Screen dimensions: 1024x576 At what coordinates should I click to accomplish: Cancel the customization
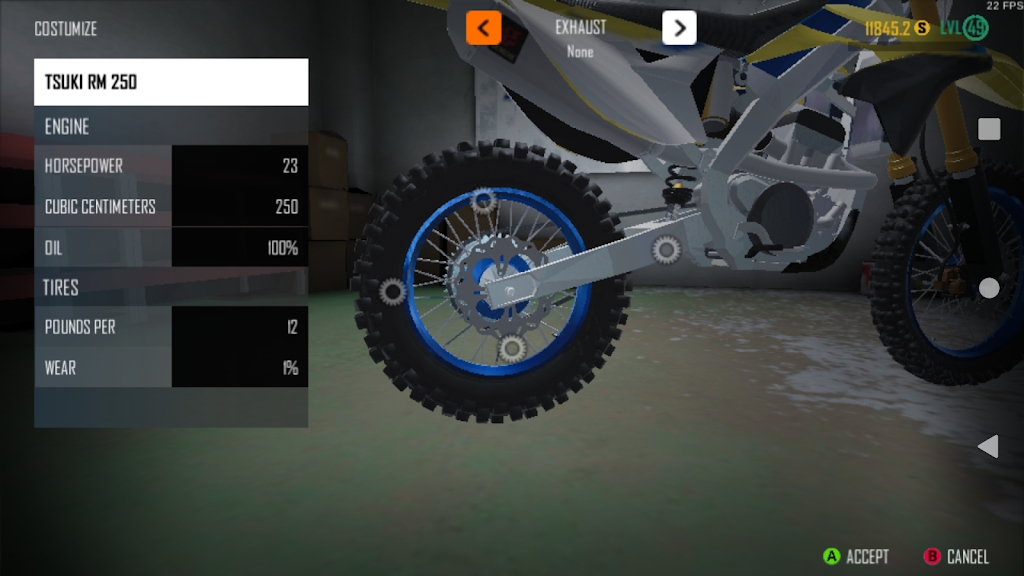(x=956, y=556)
